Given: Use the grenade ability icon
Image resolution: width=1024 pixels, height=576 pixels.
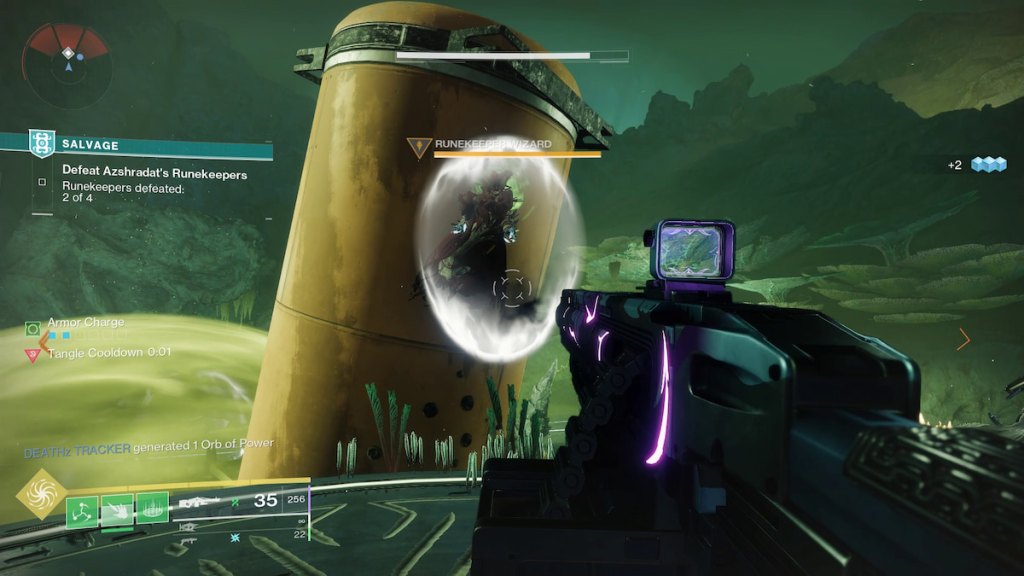Looking at the screenshot, I should point(83,510).
